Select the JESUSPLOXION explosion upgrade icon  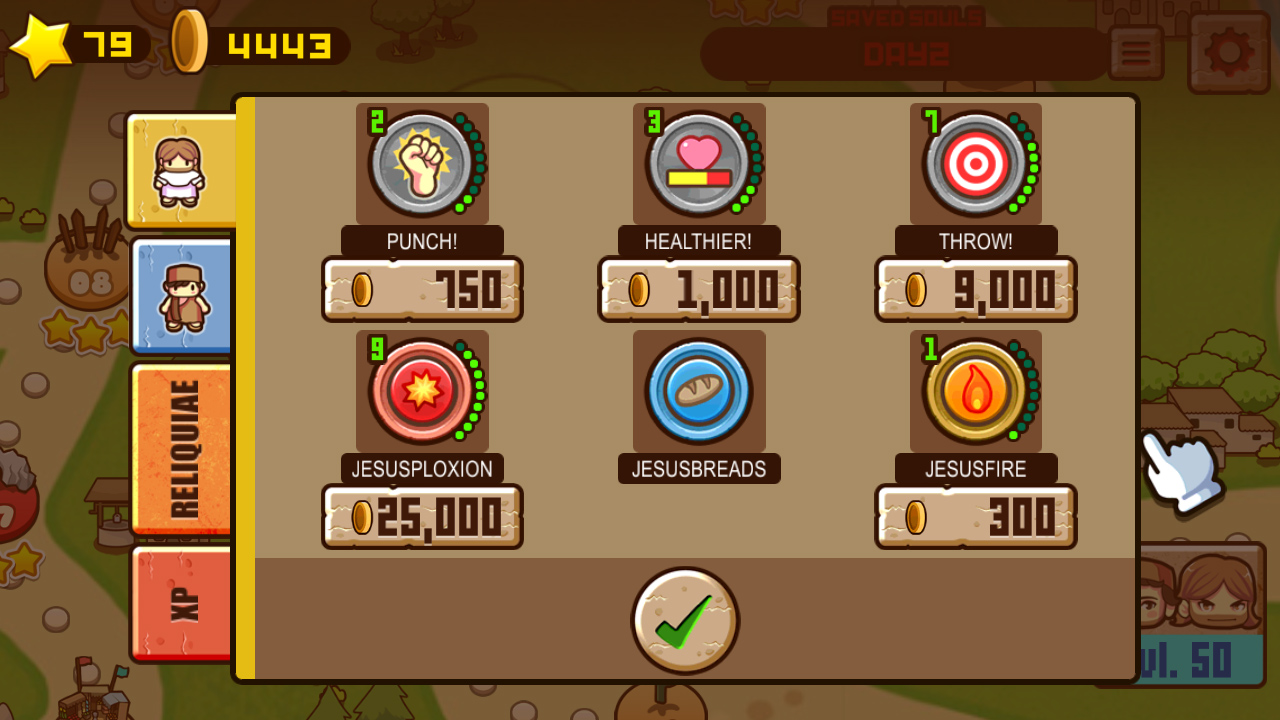tap(422, 390)
